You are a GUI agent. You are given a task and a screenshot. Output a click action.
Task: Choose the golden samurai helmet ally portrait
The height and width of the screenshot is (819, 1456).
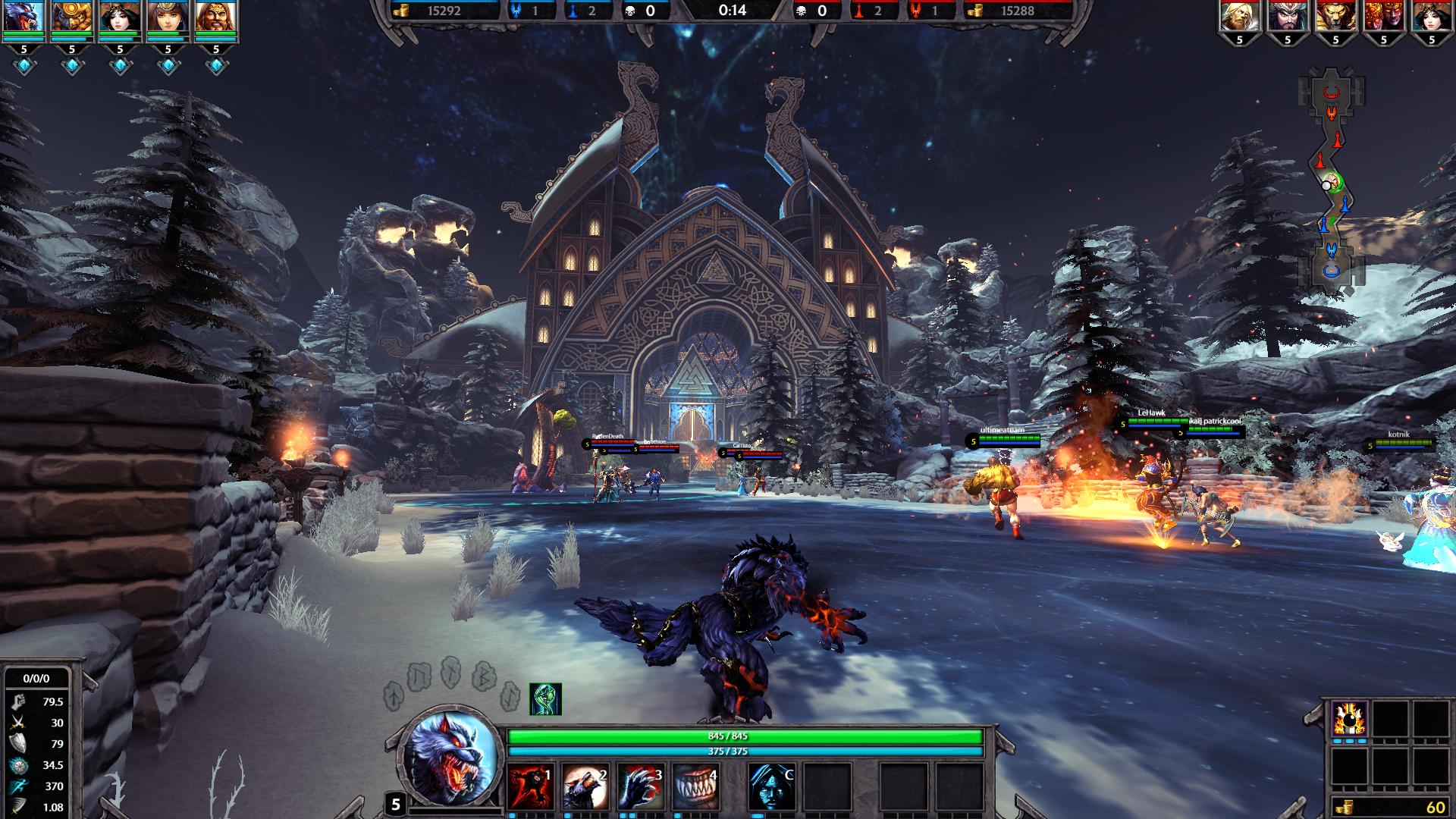(72, 18)
